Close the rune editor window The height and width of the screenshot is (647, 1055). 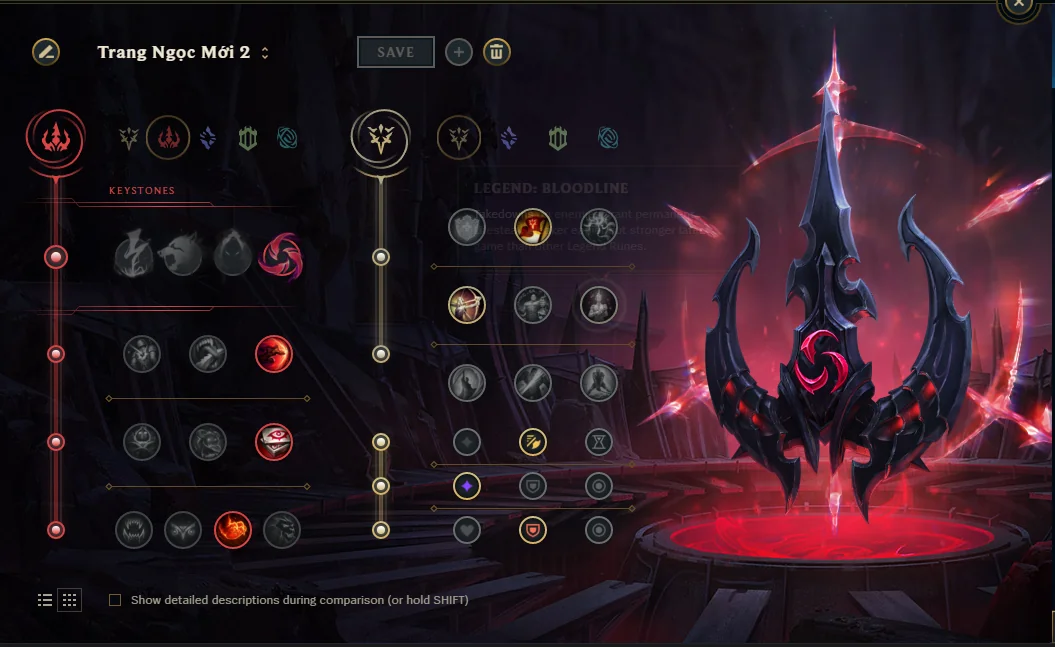tap(1018, 5)
